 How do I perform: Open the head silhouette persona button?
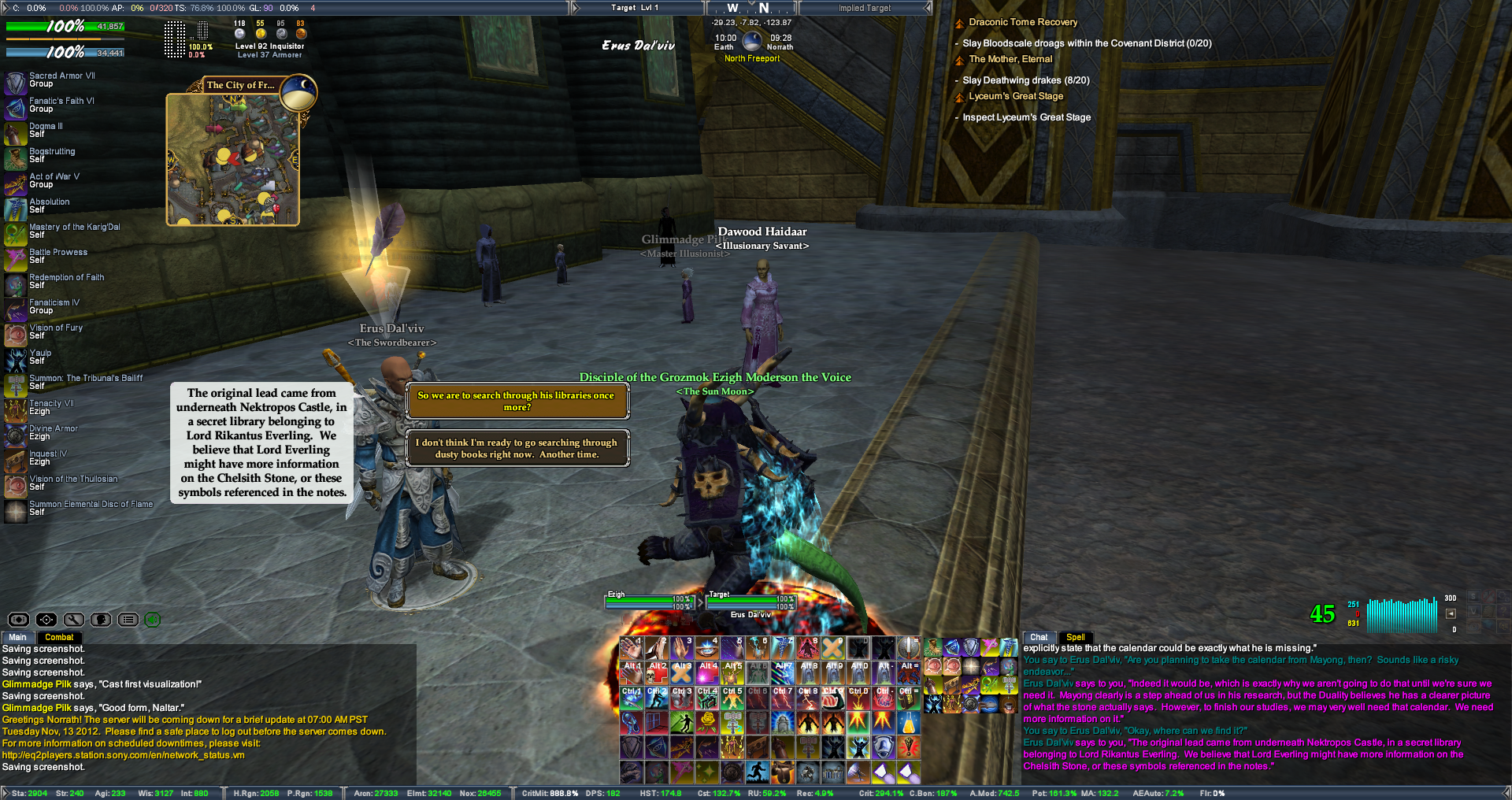tap(101, 620)
